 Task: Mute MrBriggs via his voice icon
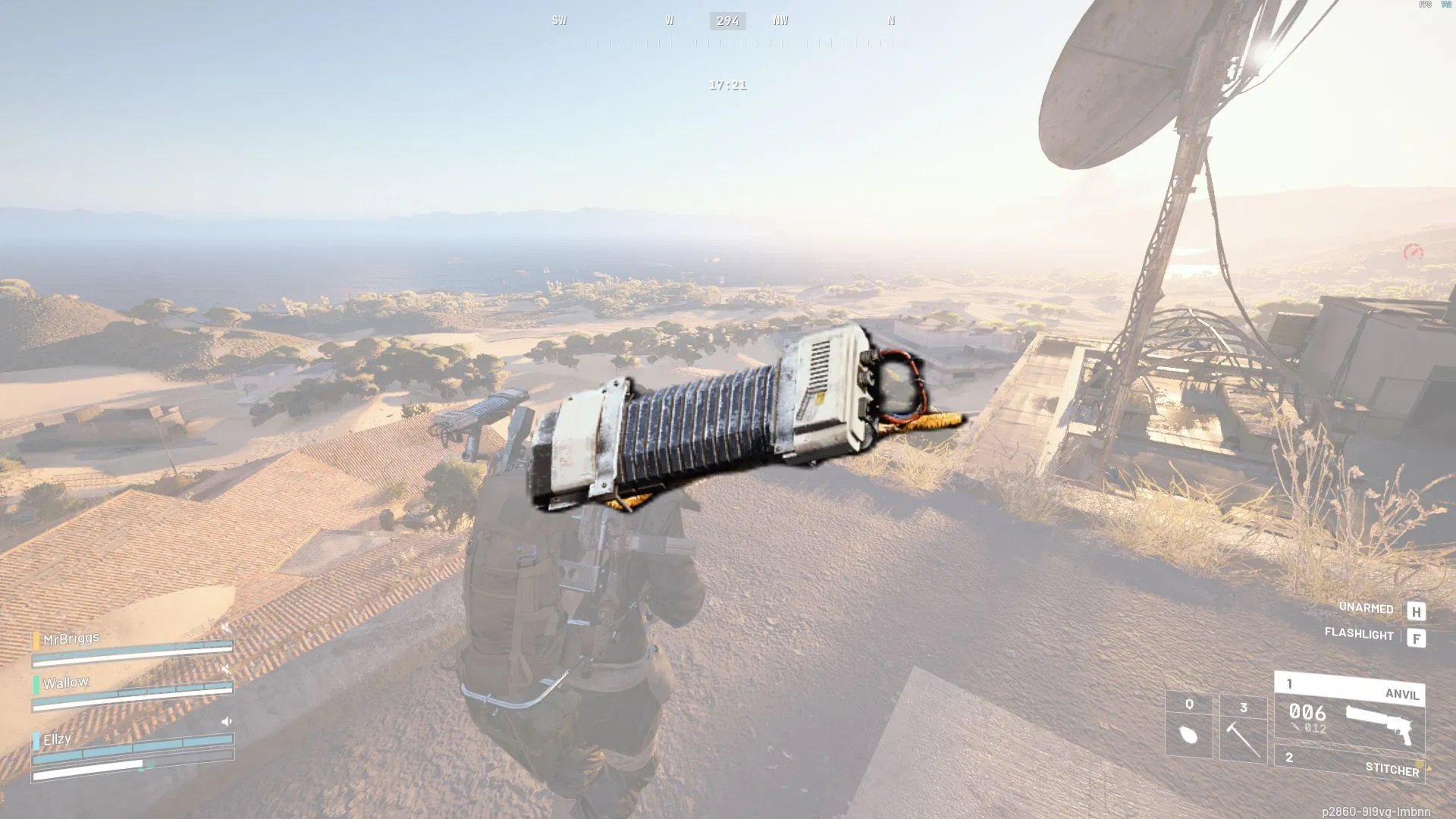click(x=226, y=626)
